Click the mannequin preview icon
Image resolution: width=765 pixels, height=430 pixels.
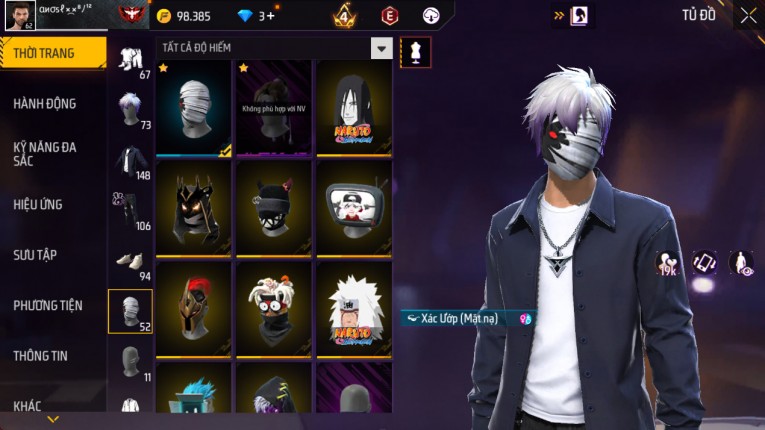click(x=415, y=51)
